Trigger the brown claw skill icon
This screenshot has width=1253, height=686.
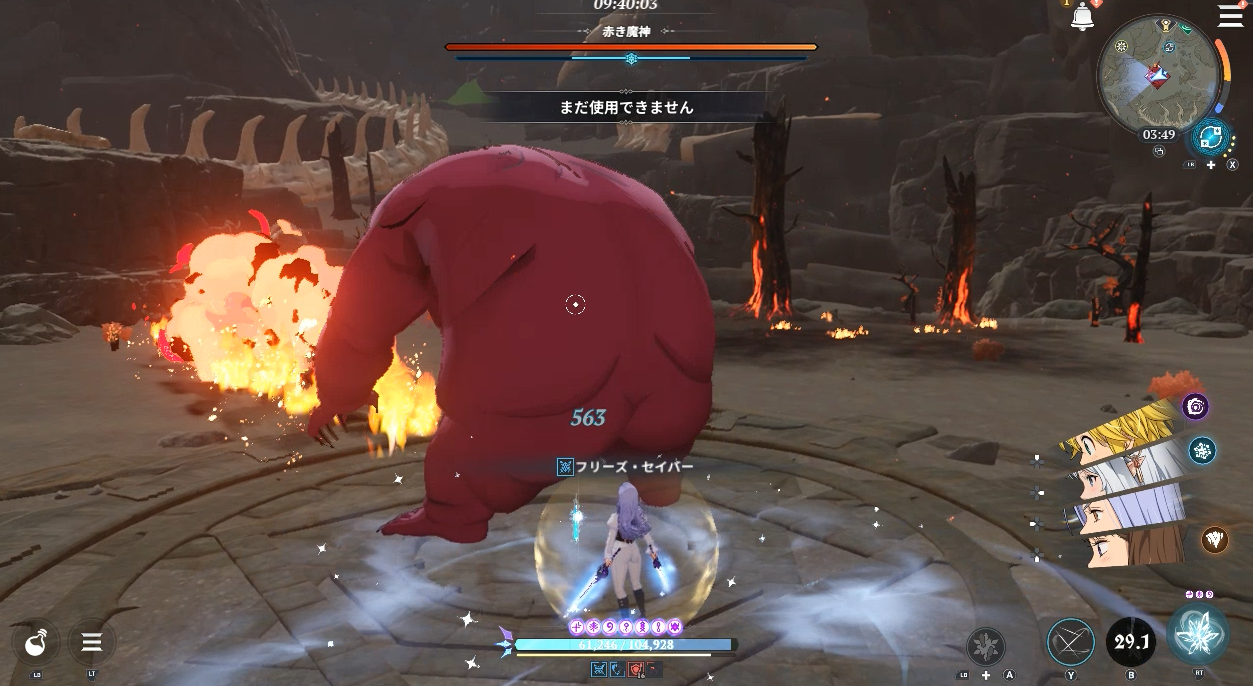tap(1215, 539)
